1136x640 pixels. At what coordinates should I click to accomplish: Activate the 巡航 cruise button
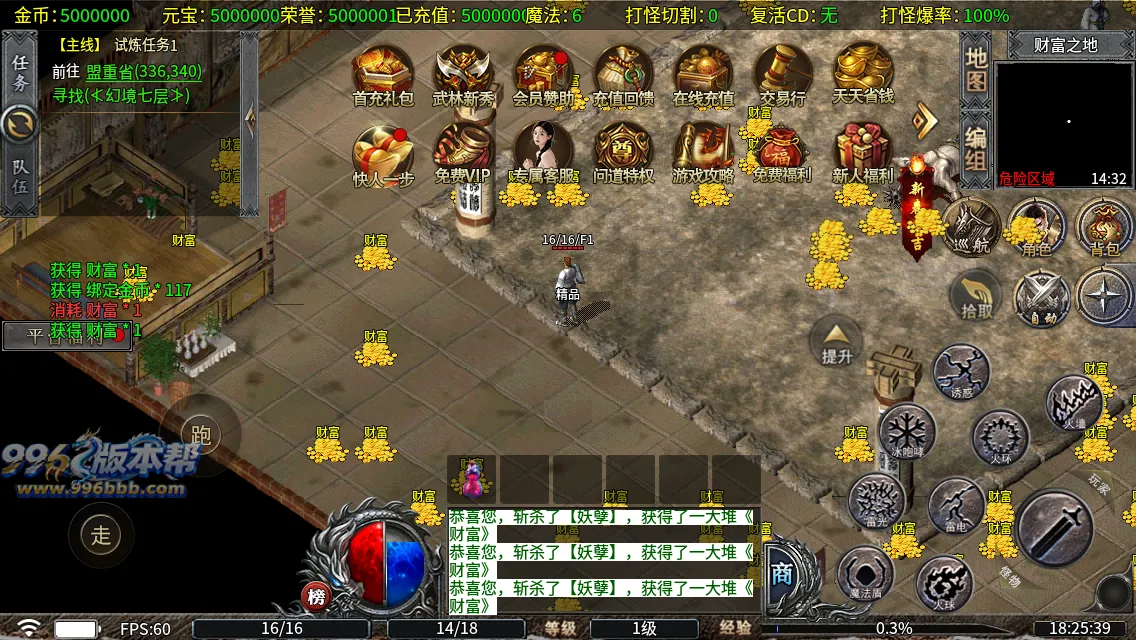tap(970, 226)
